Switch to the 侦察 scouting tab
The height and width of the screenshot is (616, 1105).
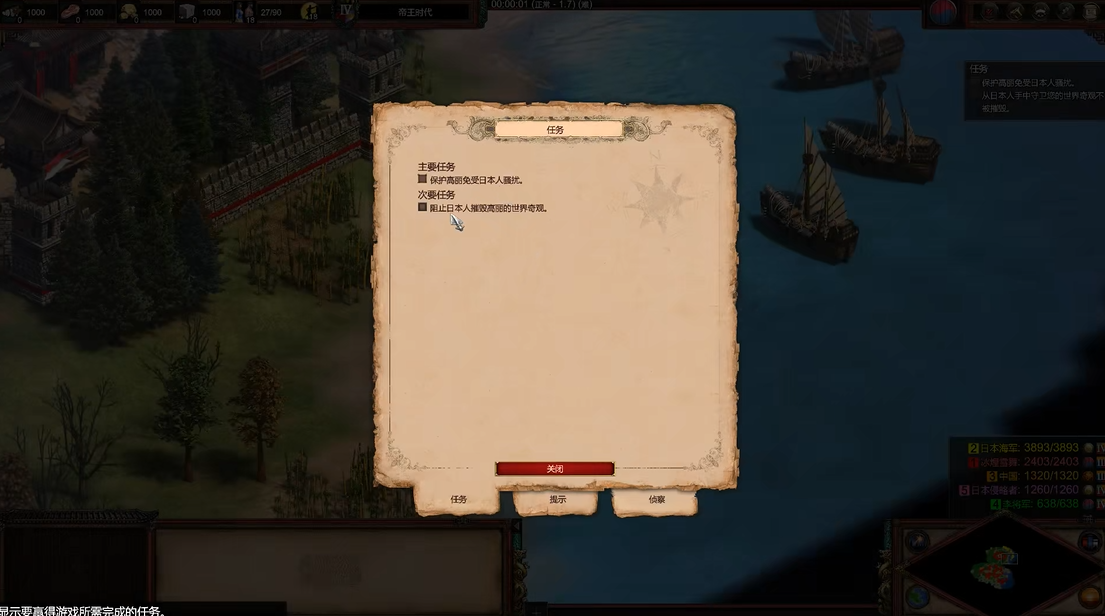656,499
